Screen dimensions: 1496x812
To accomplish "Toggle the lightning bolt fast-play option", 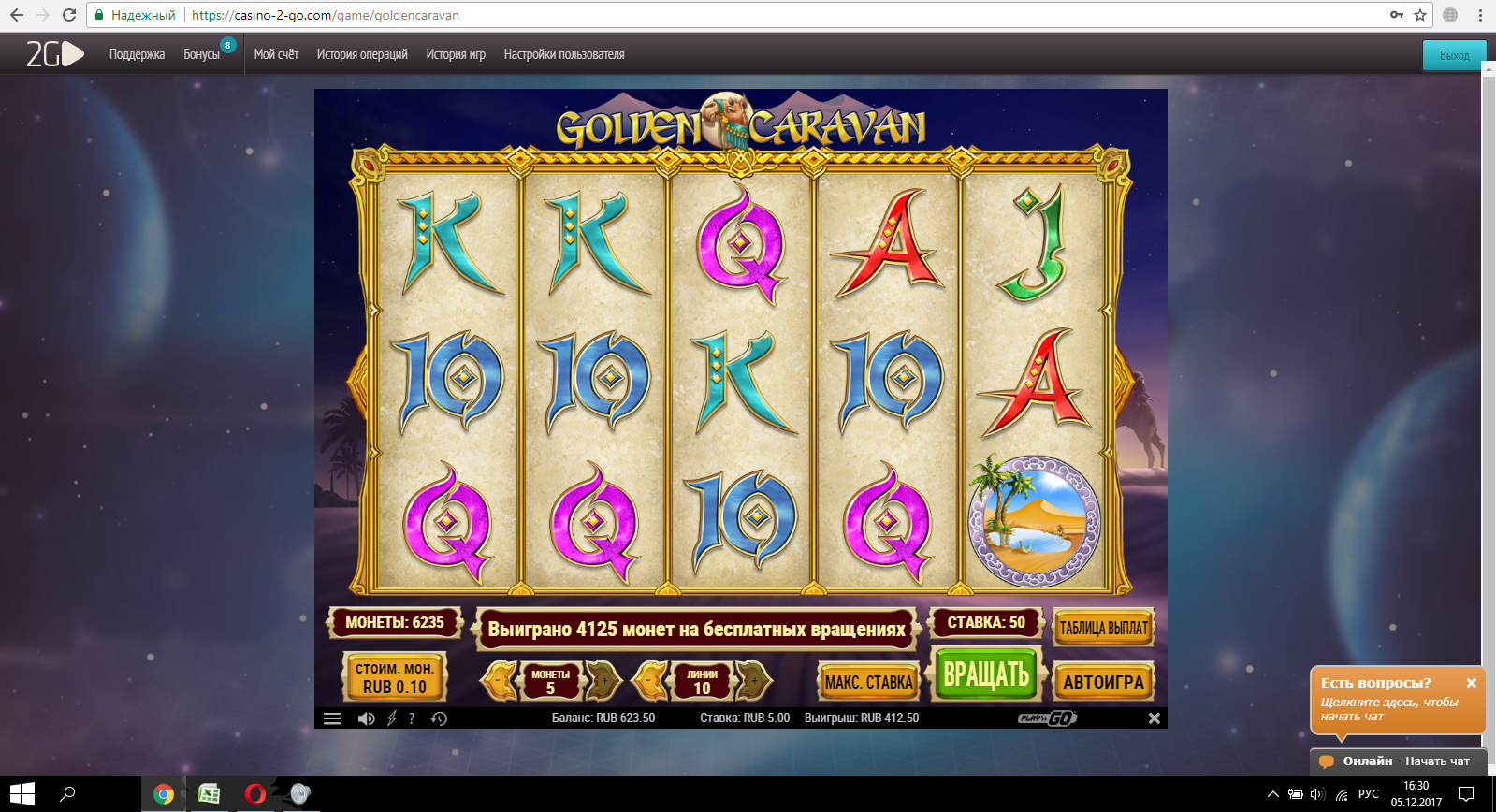I will [x=392, y=718].
